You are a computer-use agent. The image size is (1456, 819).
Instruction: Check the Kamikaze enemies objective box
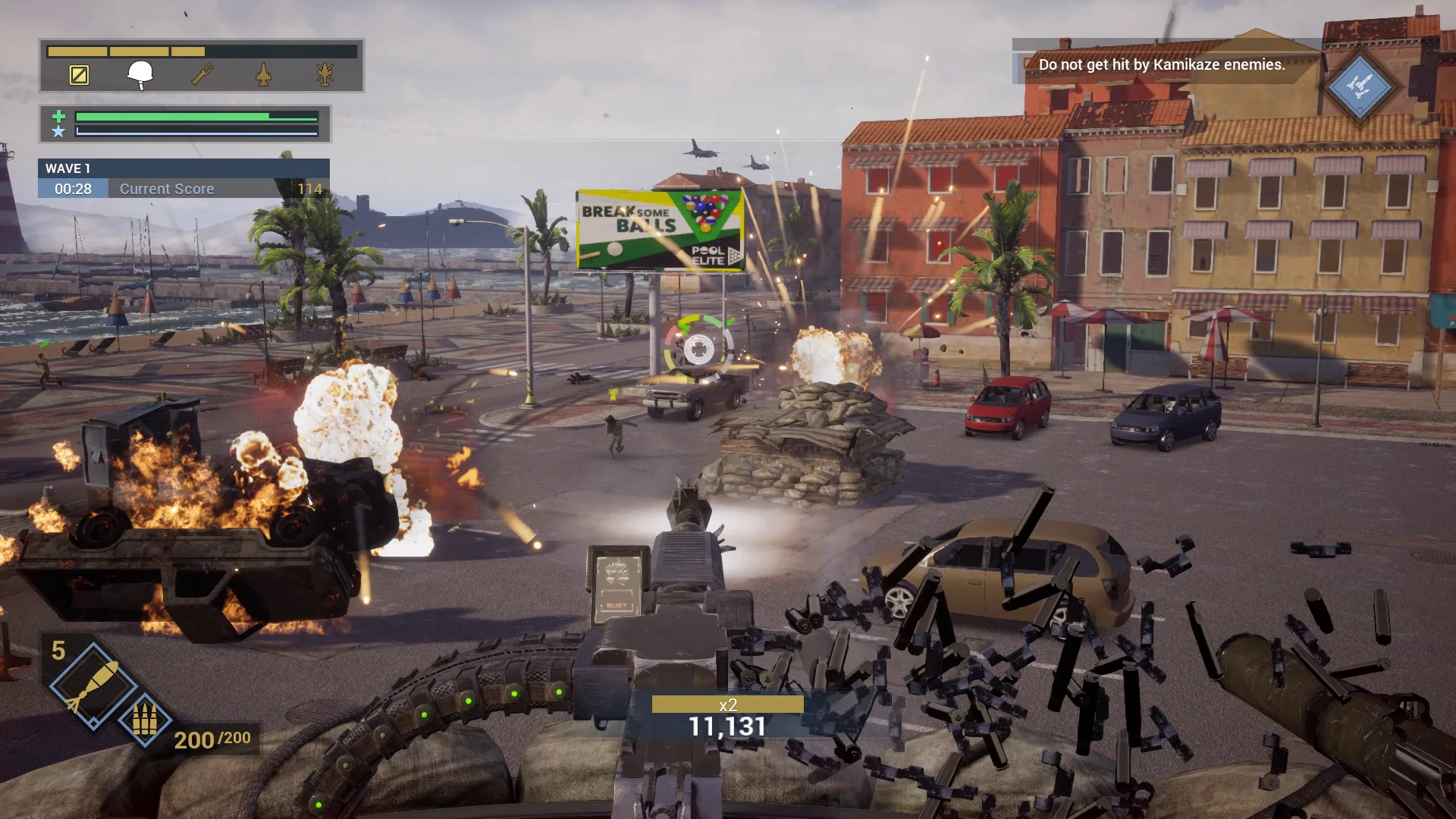[x=1028, y=65]
